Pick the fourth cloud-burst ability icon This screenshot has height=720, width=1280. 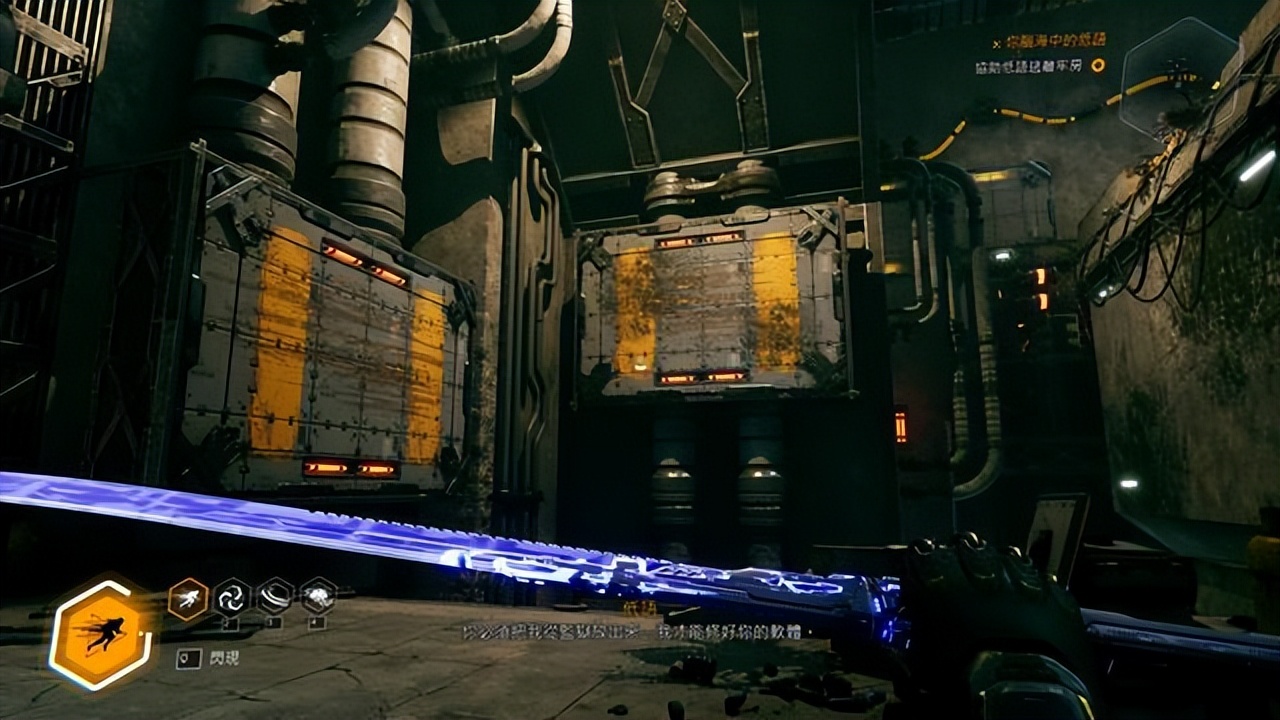[x=318, y=597]
